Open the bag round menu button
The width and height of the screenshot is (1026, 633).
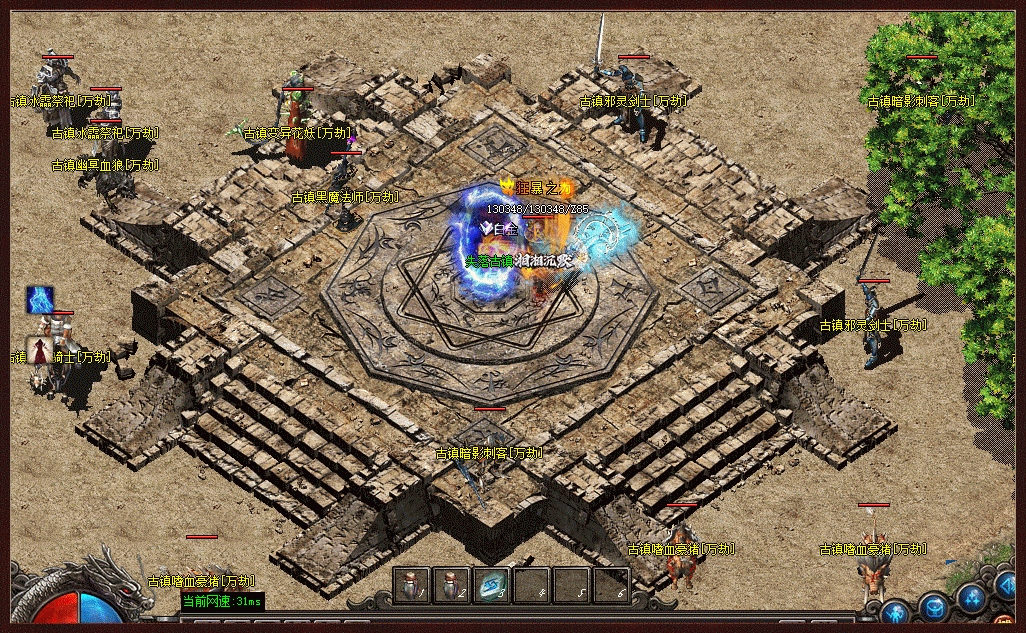pos(934,604)
